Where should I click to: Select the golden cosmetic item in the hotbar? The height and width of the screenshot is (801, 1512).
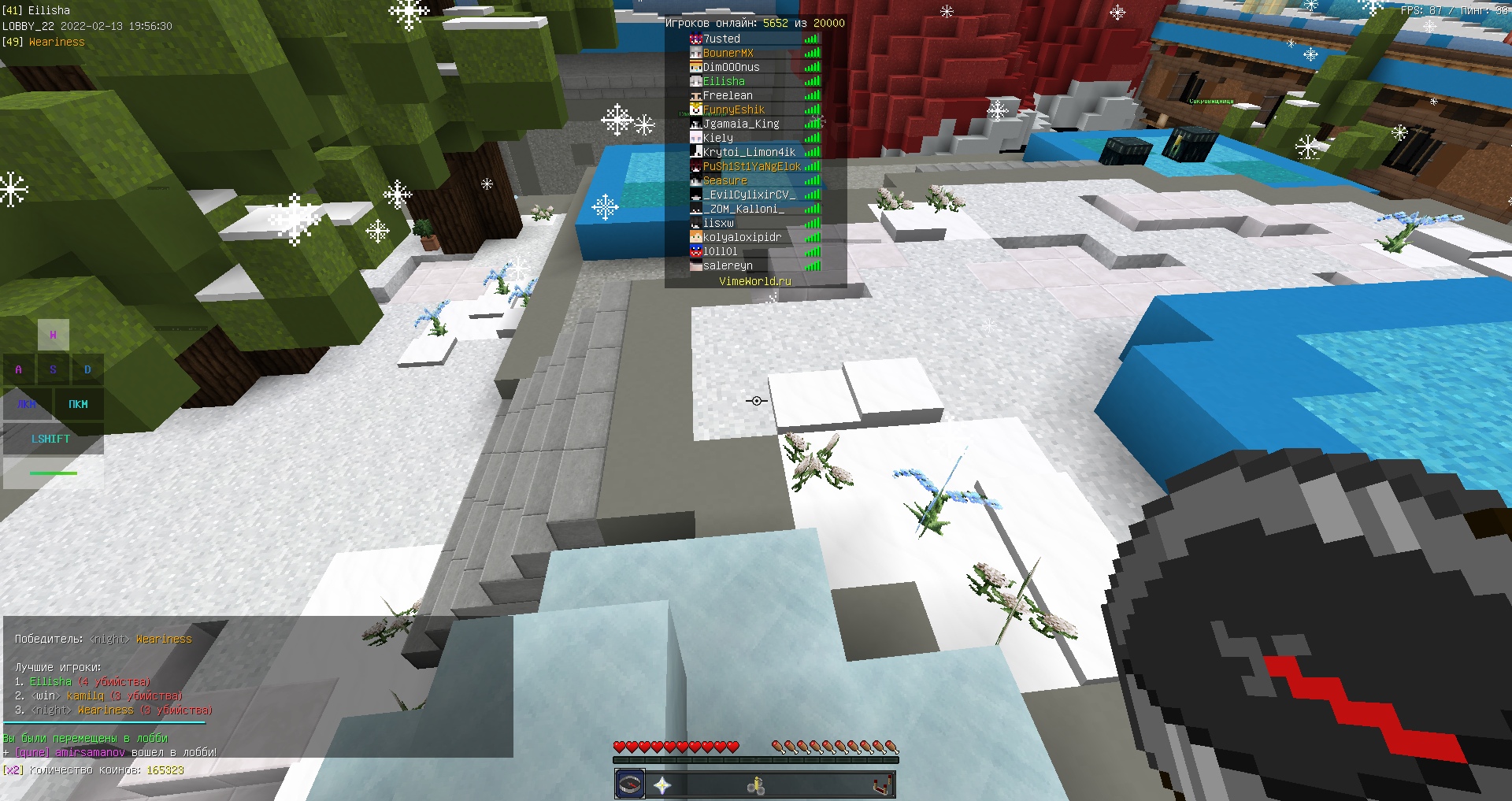(x=754, y=784)
